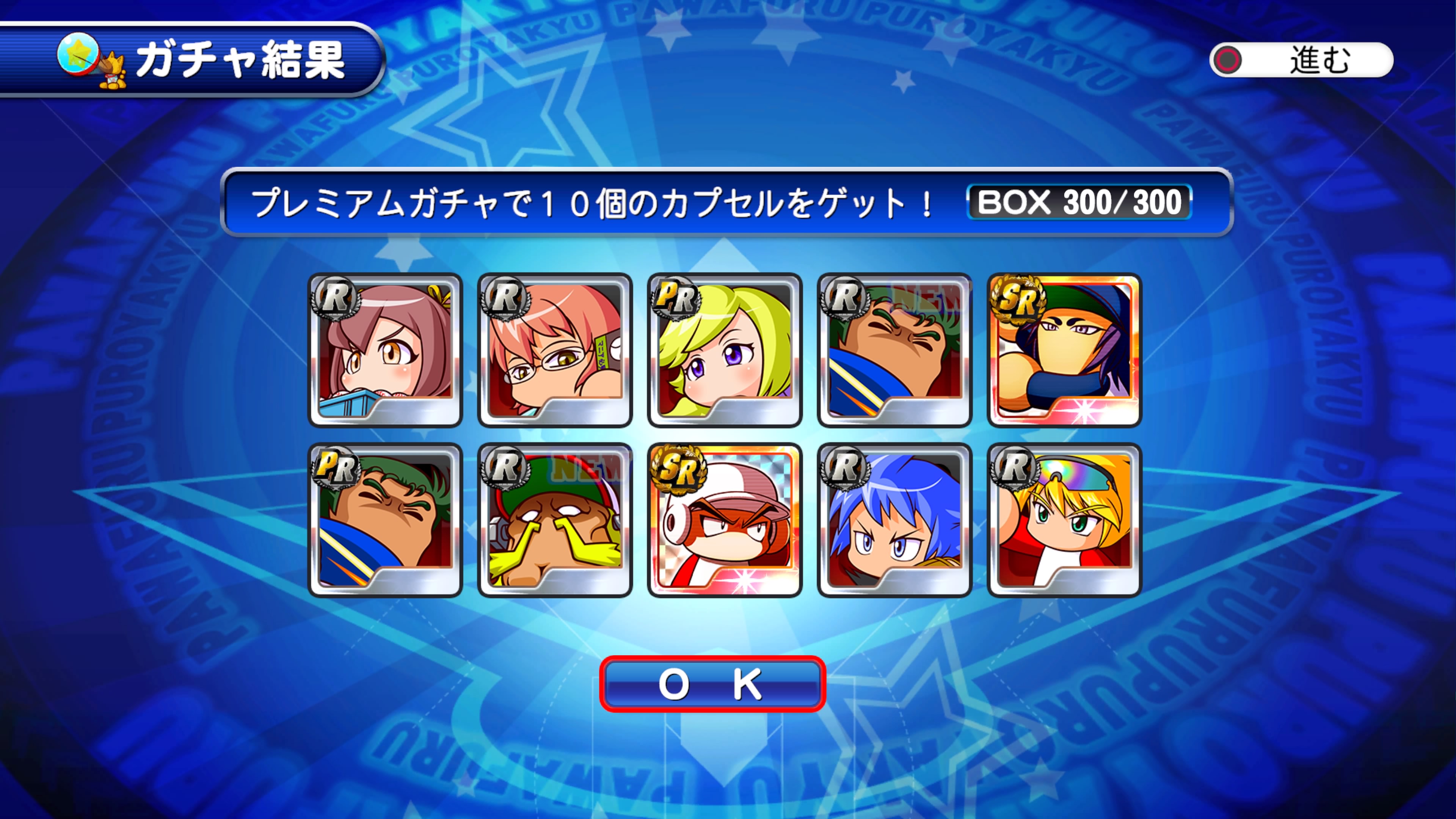This screenshot has width=1456, height=819.
Task: View the SR angry red-faced player in pink cap
Action: tap(725, 520)
